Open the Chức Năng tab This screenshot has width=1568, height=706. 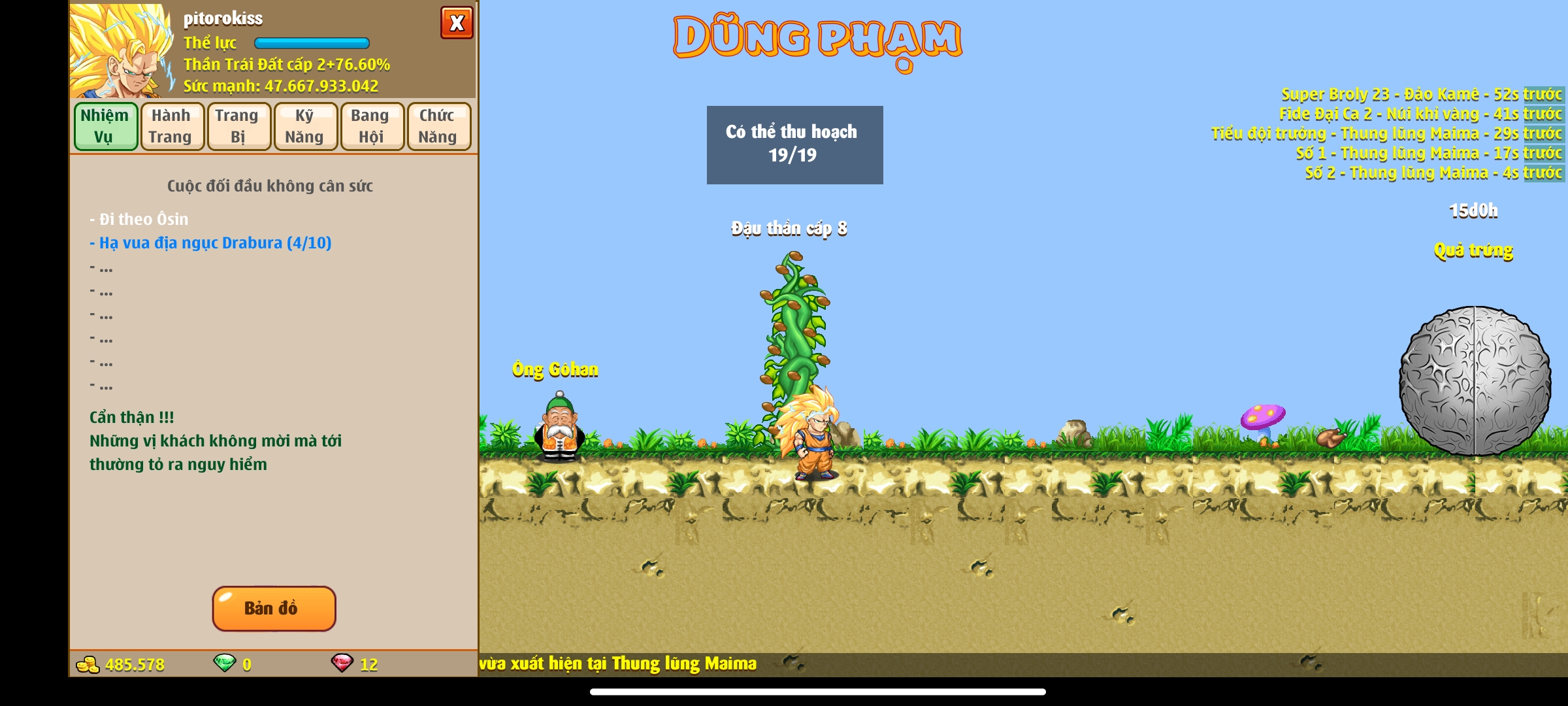(x=438, y=126)
